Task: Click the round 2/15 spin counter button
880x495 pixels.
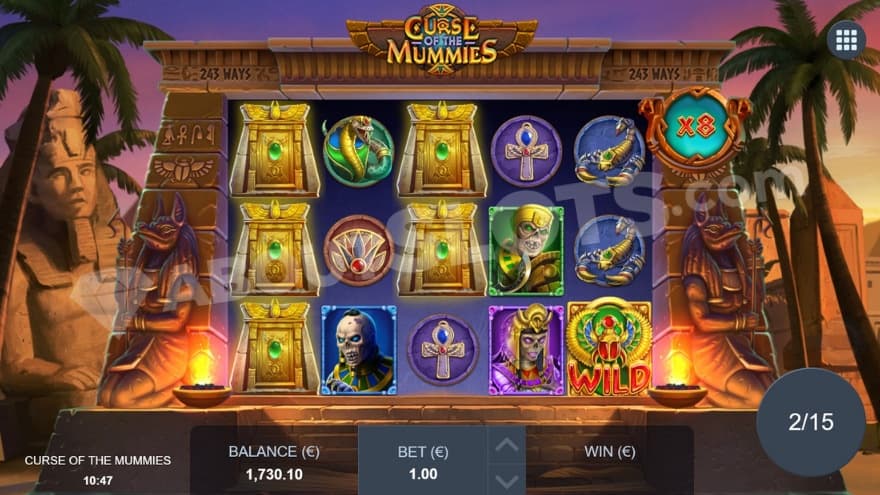Action: 810,422
